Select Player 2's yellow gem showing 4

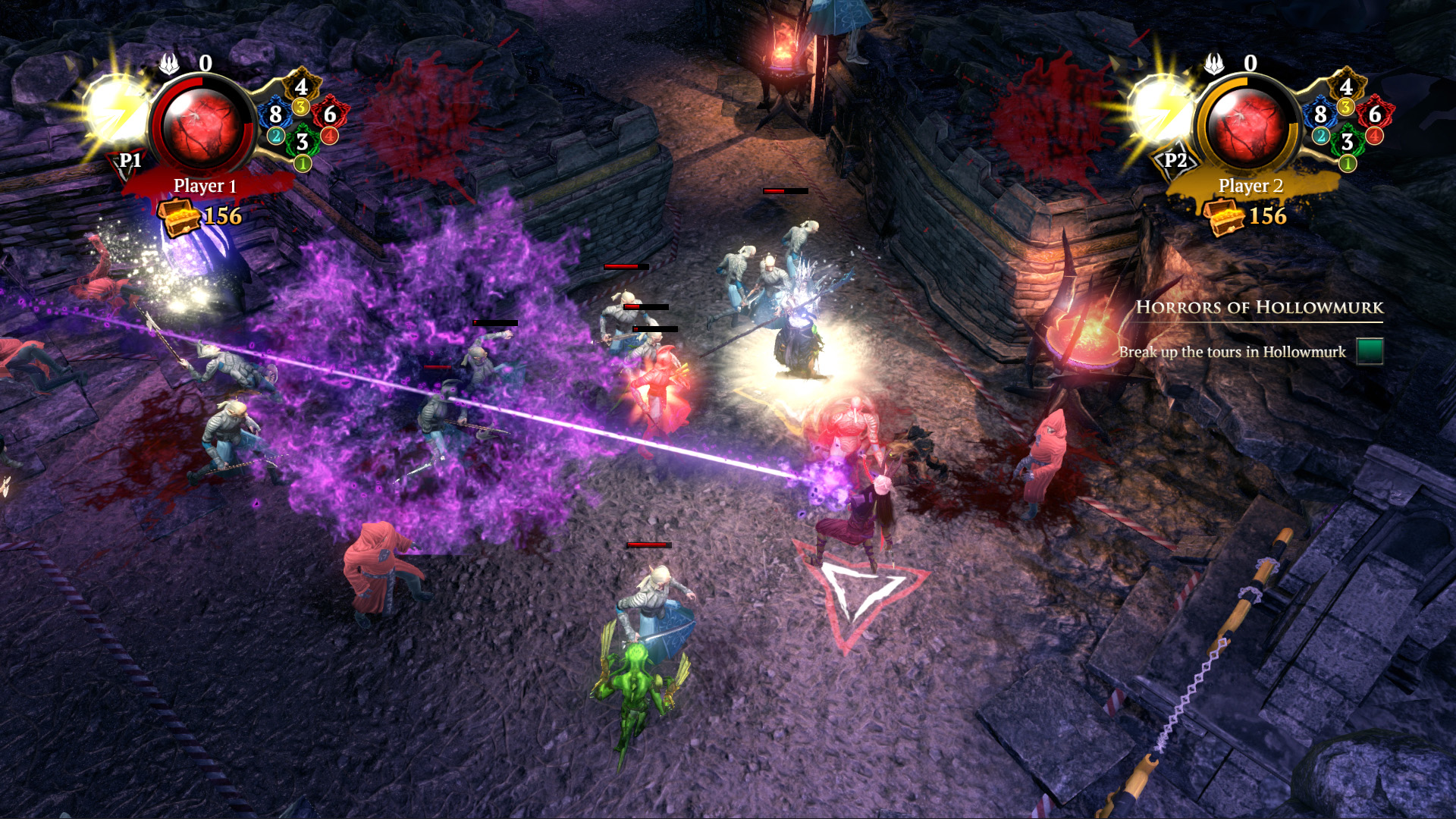pyautogui.click(x=1346, y=86)
